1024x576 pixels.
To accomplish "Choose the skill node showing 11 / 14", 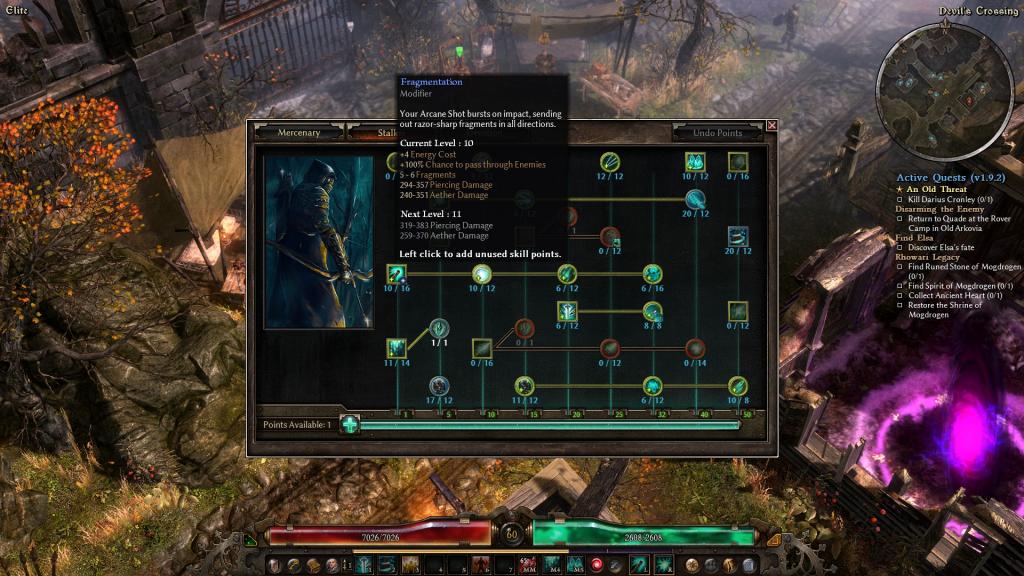I will pyautogui.click(x=397, y=348).
